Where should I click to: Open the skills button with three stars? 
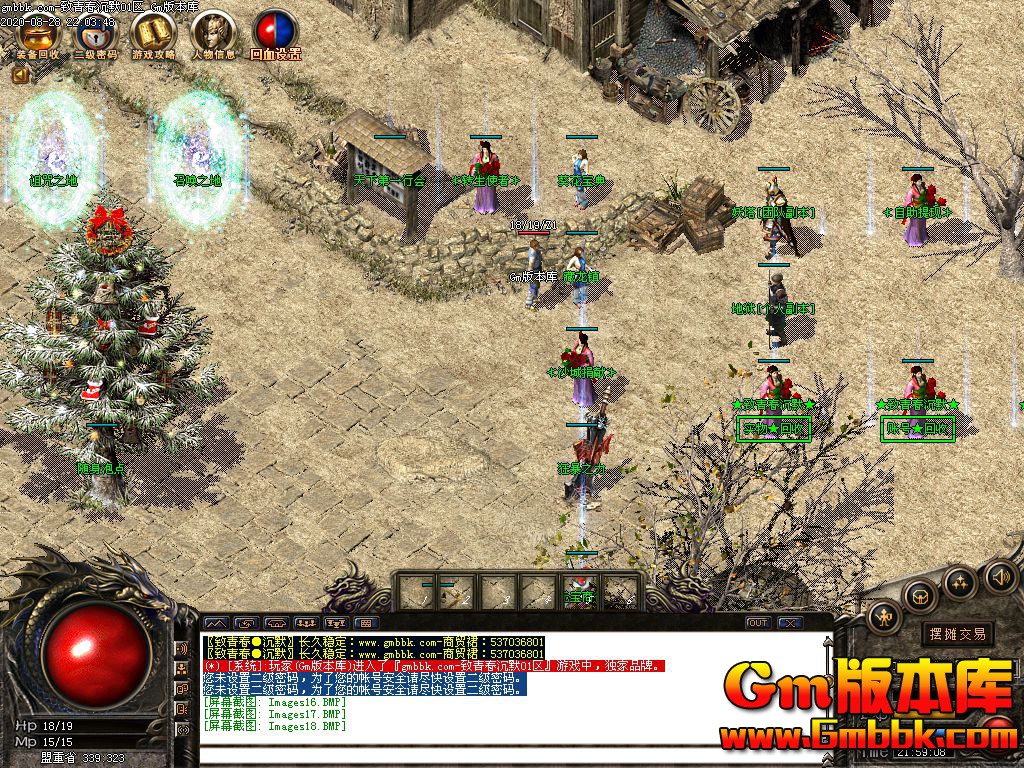point(960,582)
